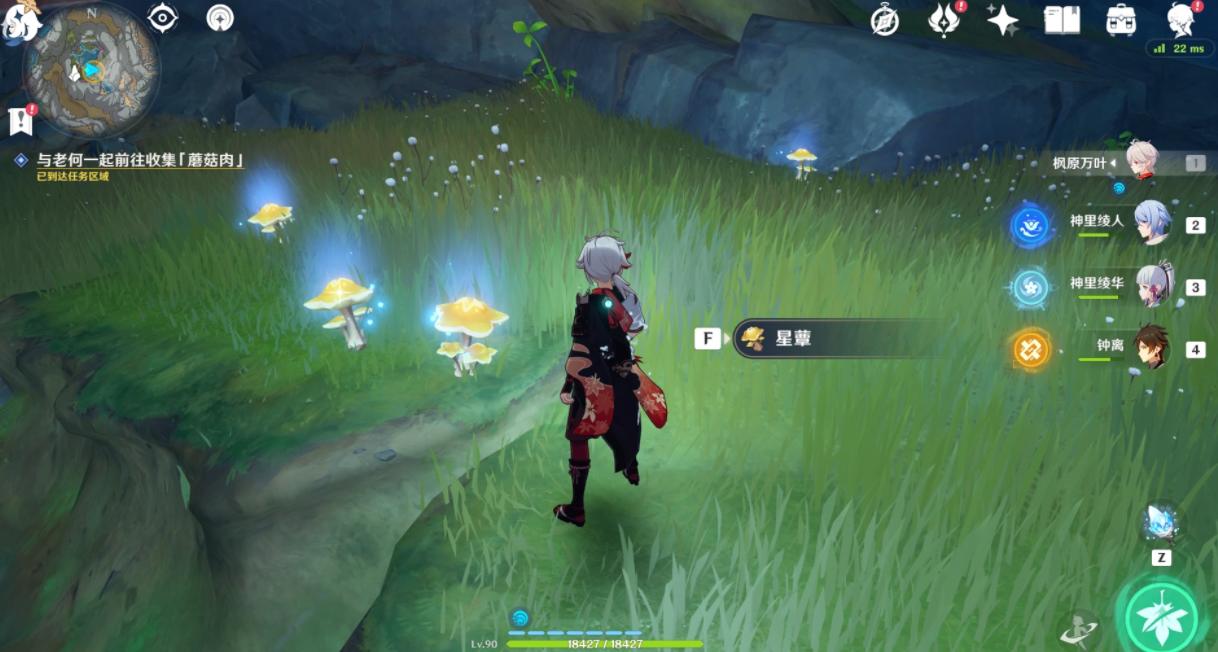Open the quest flag icon with alert
Screen dimensions: 1218x652
coord(21,120)
